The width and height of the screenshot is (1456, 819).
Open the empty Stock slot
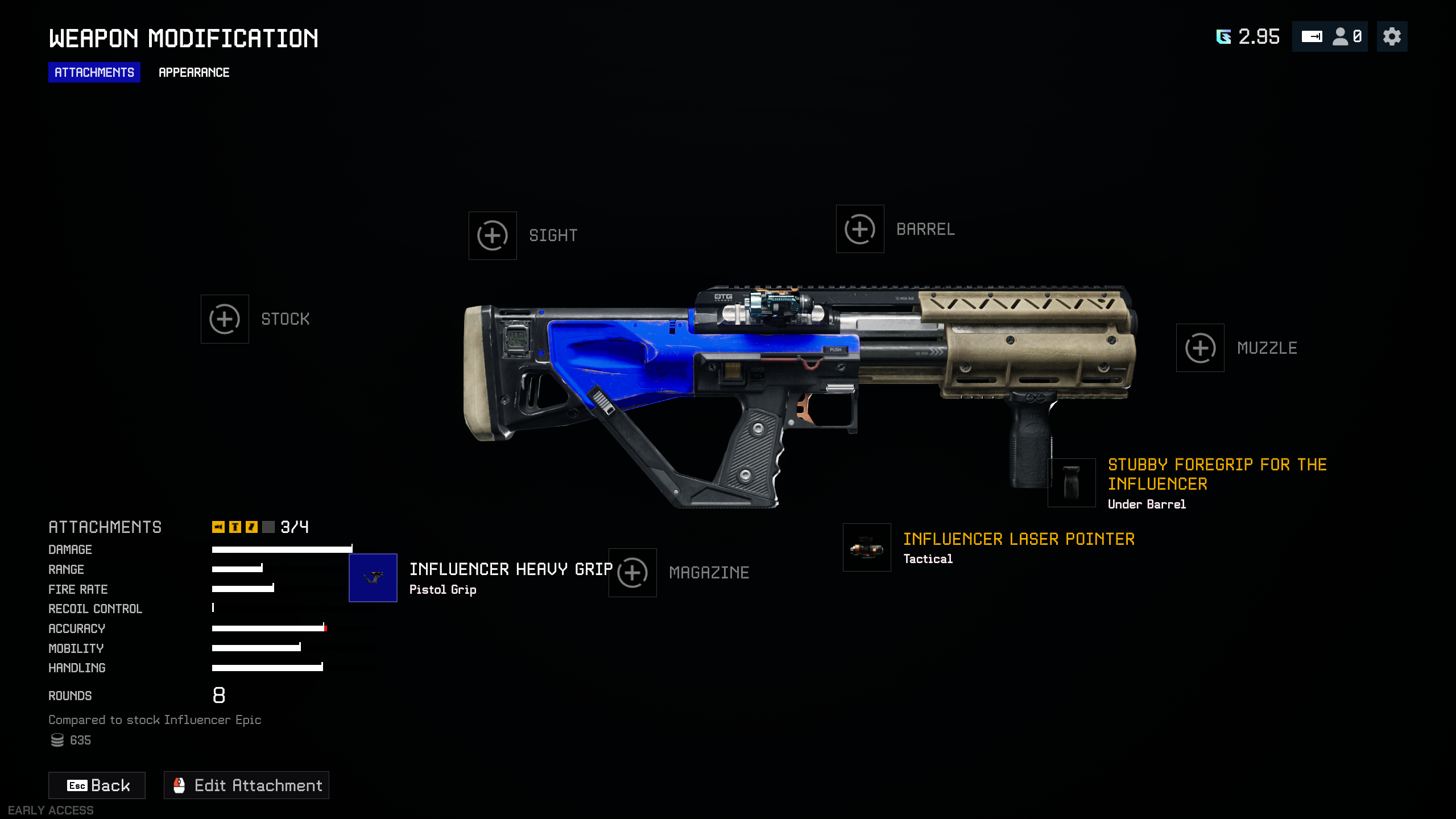pos(225,319)
